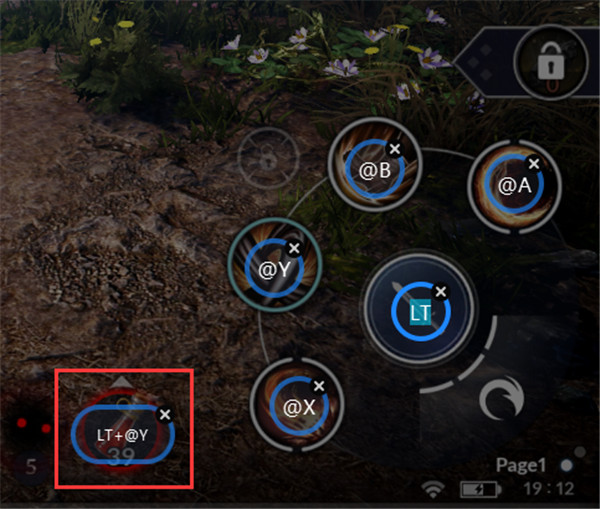Close the @Y mapping bubble
600x509 pixels.
point(294,247)
